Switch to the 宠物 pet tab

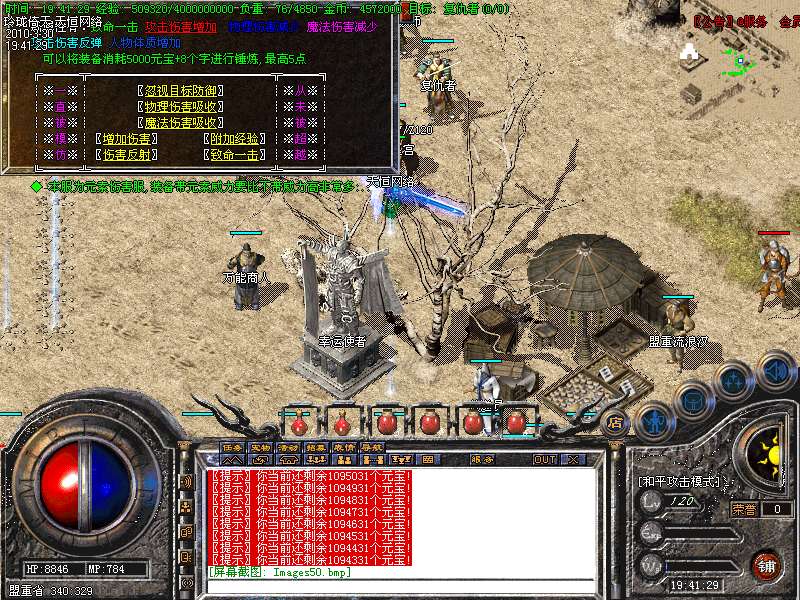(260, 447)
